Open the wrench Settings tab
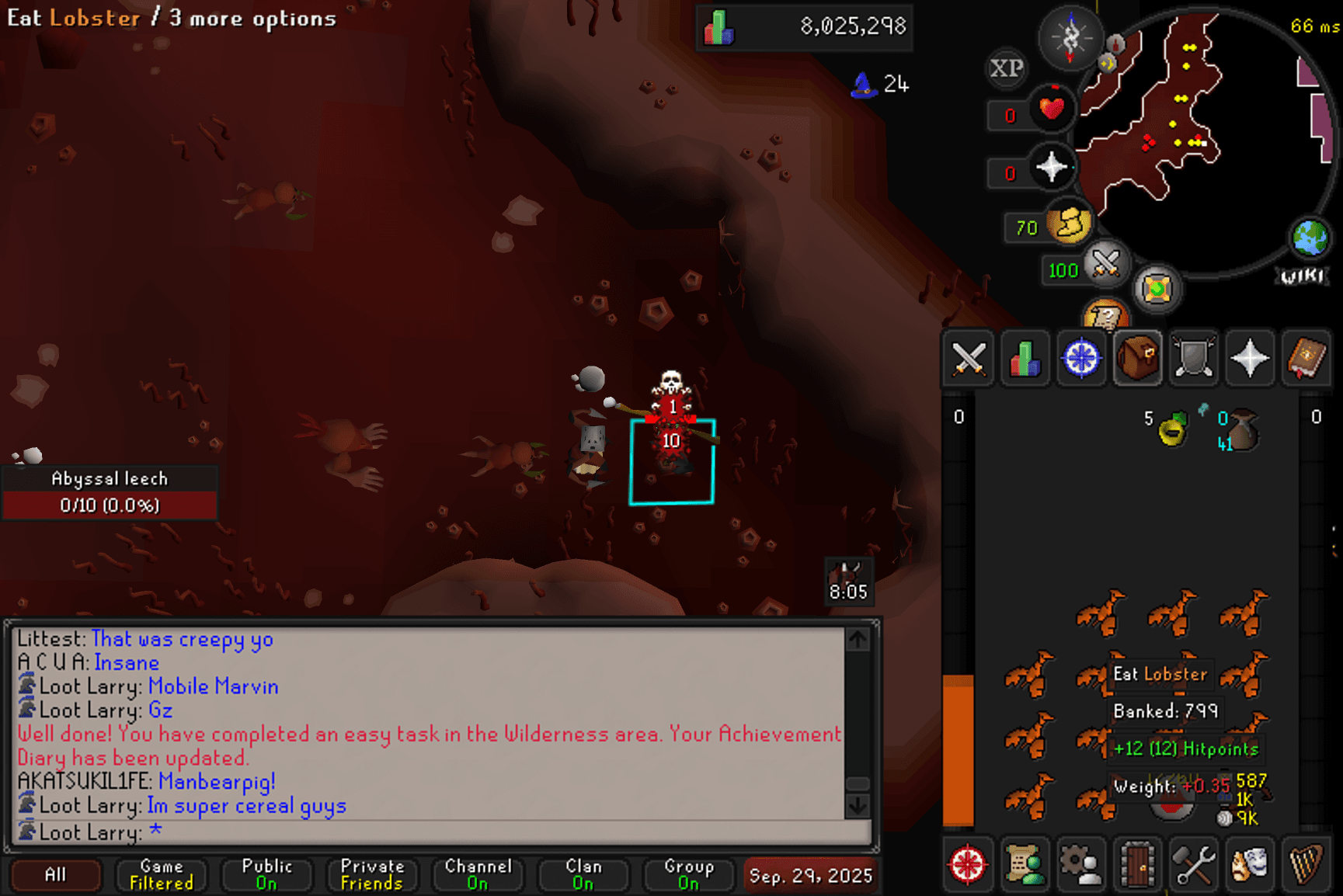This screenshot has height=896, width=1343. point(1193,864)
